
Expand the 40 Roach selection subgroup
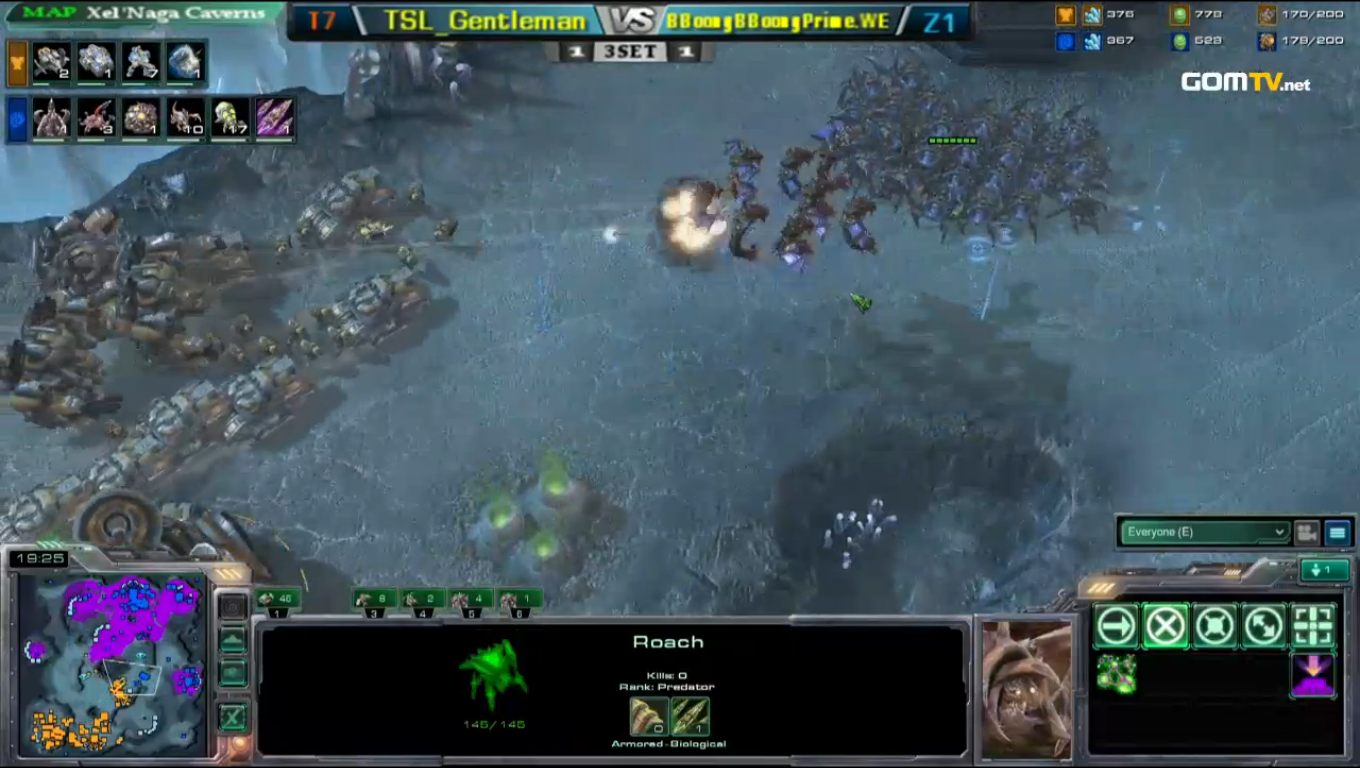click(x=281, y=598)
